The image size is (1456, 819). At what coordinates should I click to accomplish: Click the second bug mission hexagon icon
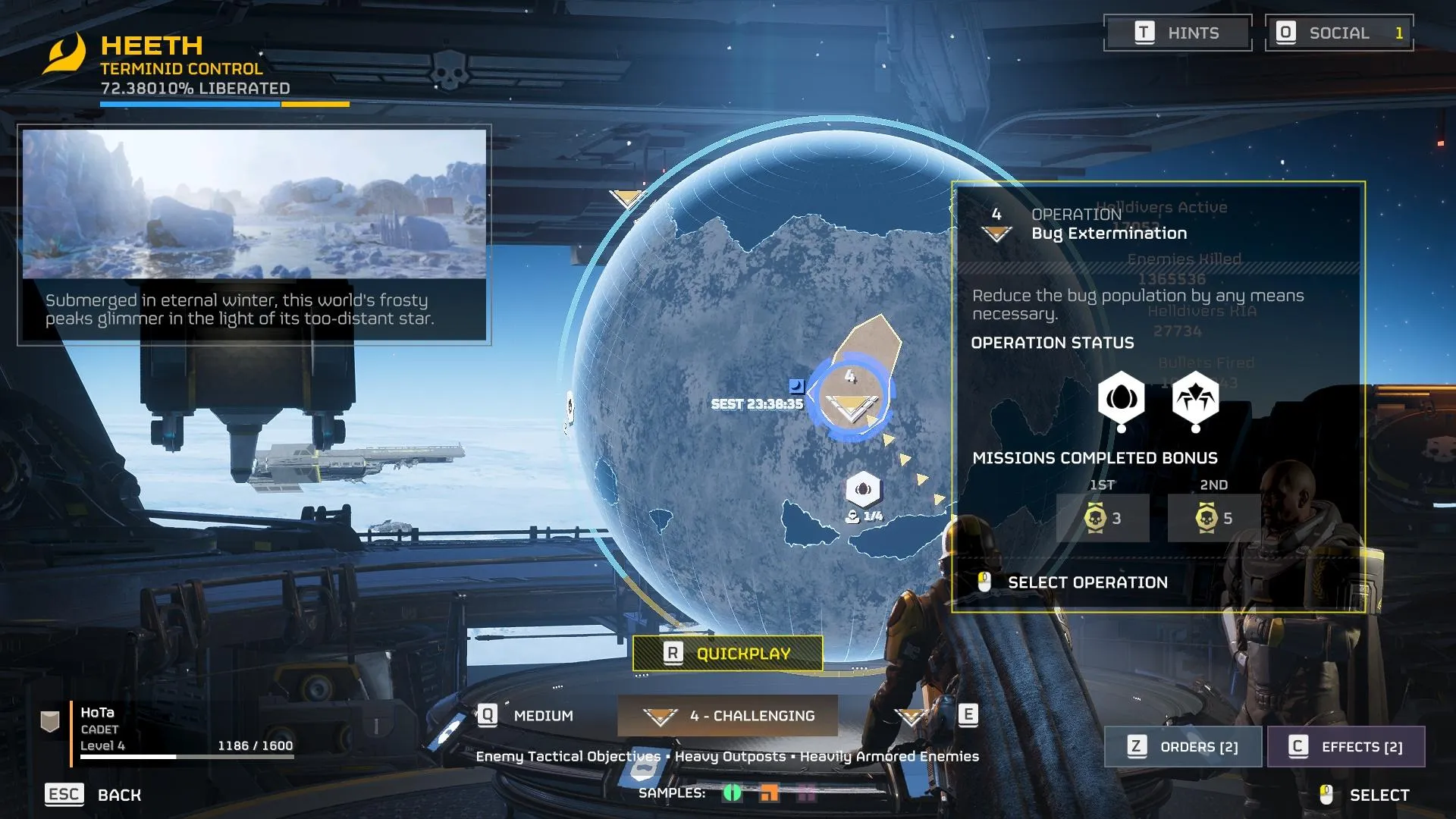[1195, 398]
